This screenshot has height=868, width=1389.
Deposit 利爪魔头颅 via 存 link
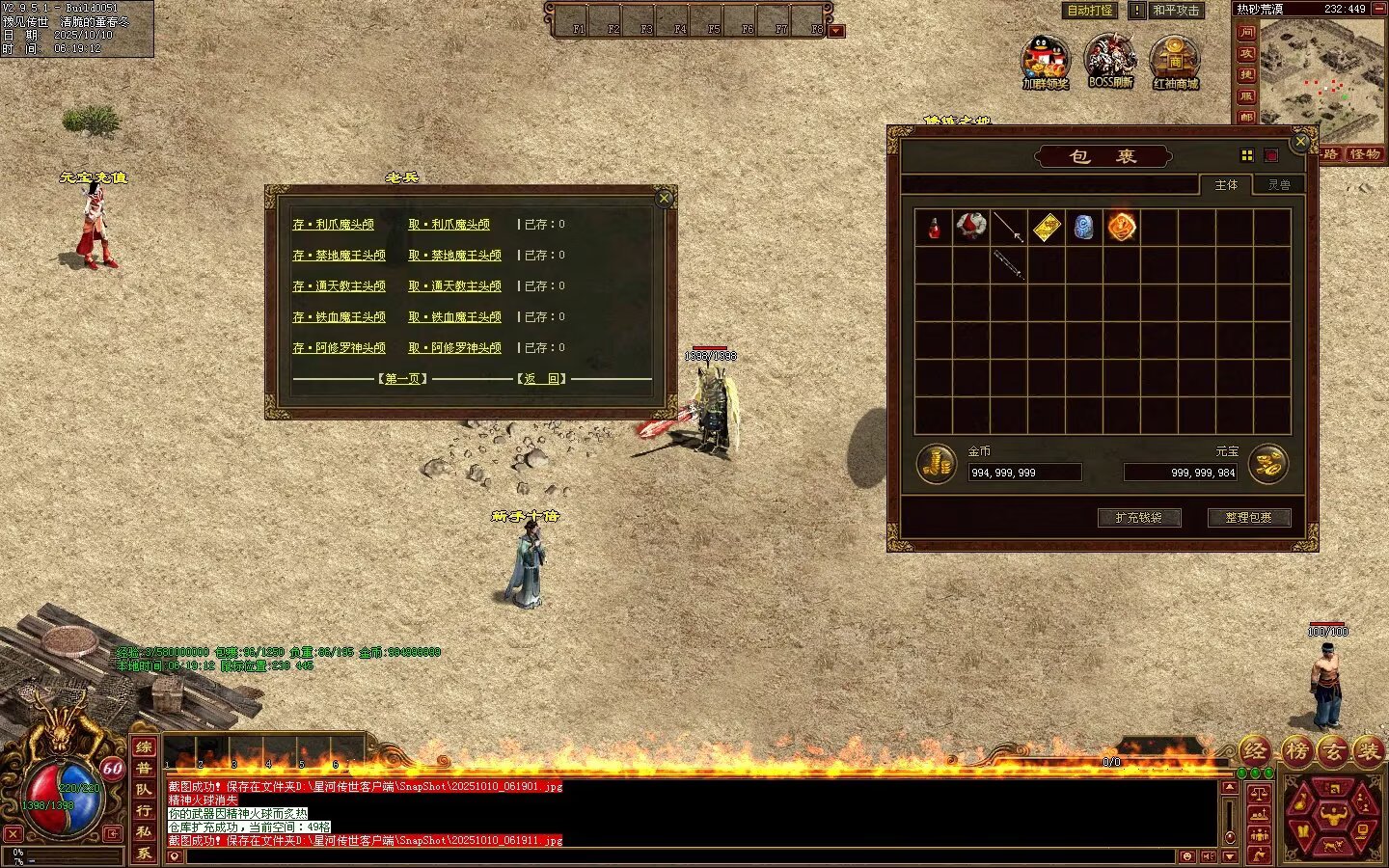coord(333,225)
